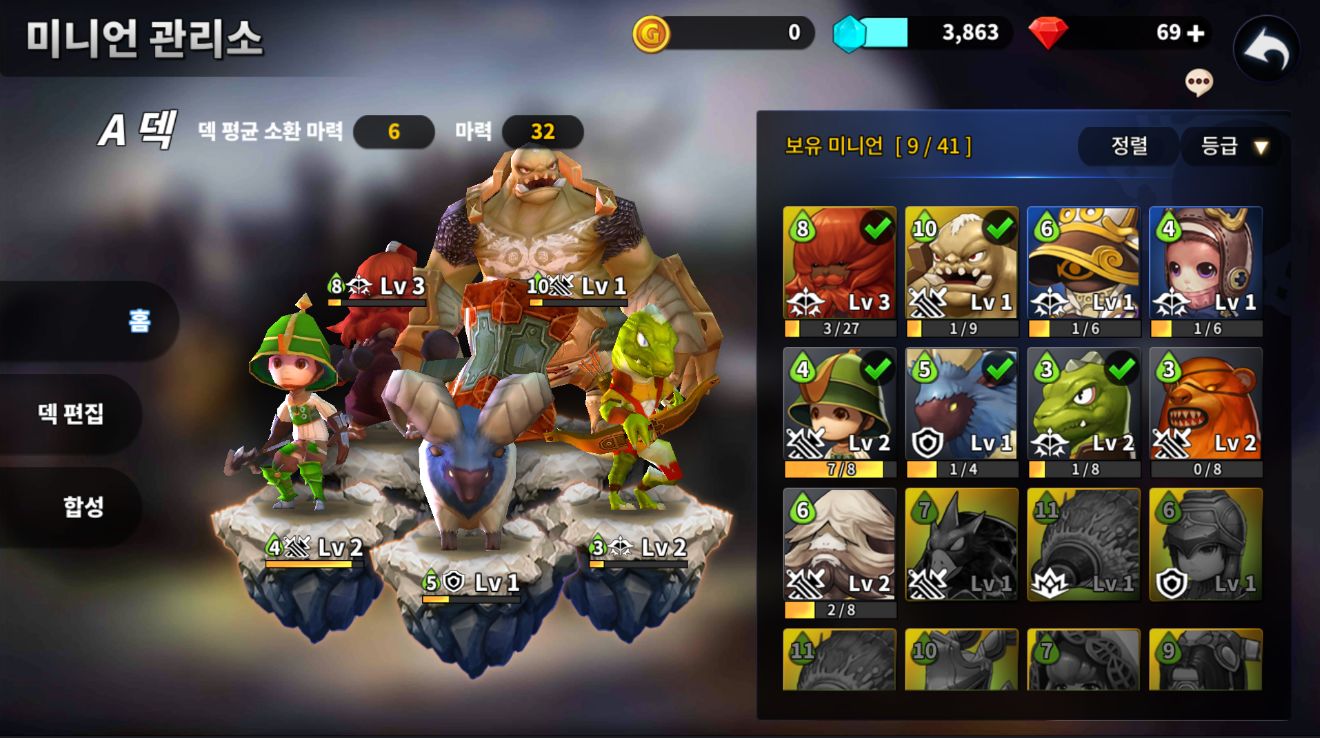Choose the locked helmeted knight card
Screen dimensions: 1320x738
click(x=1205, y=544)
